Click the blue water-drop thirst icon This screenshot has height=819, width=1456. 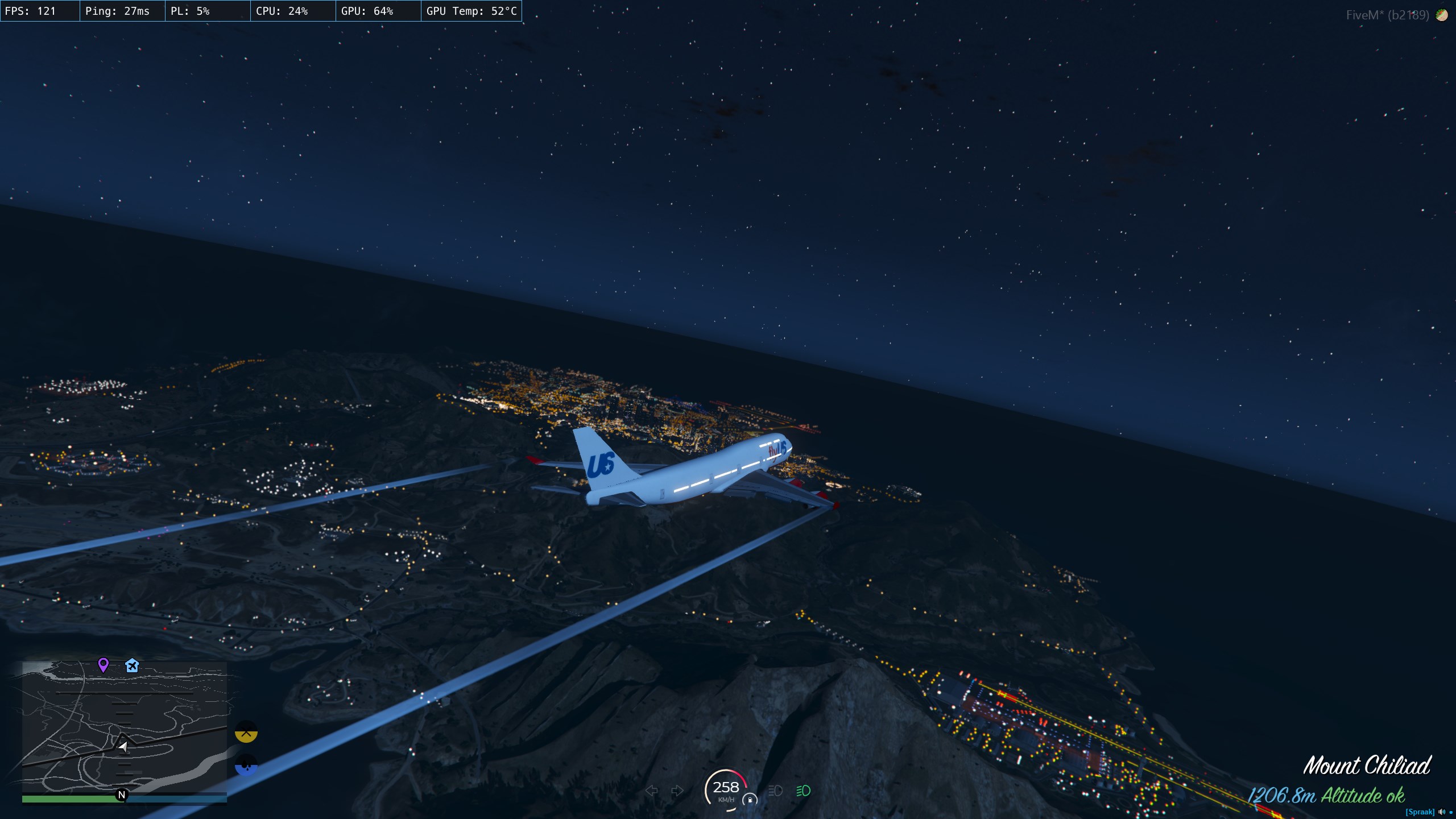pos(246,765)
